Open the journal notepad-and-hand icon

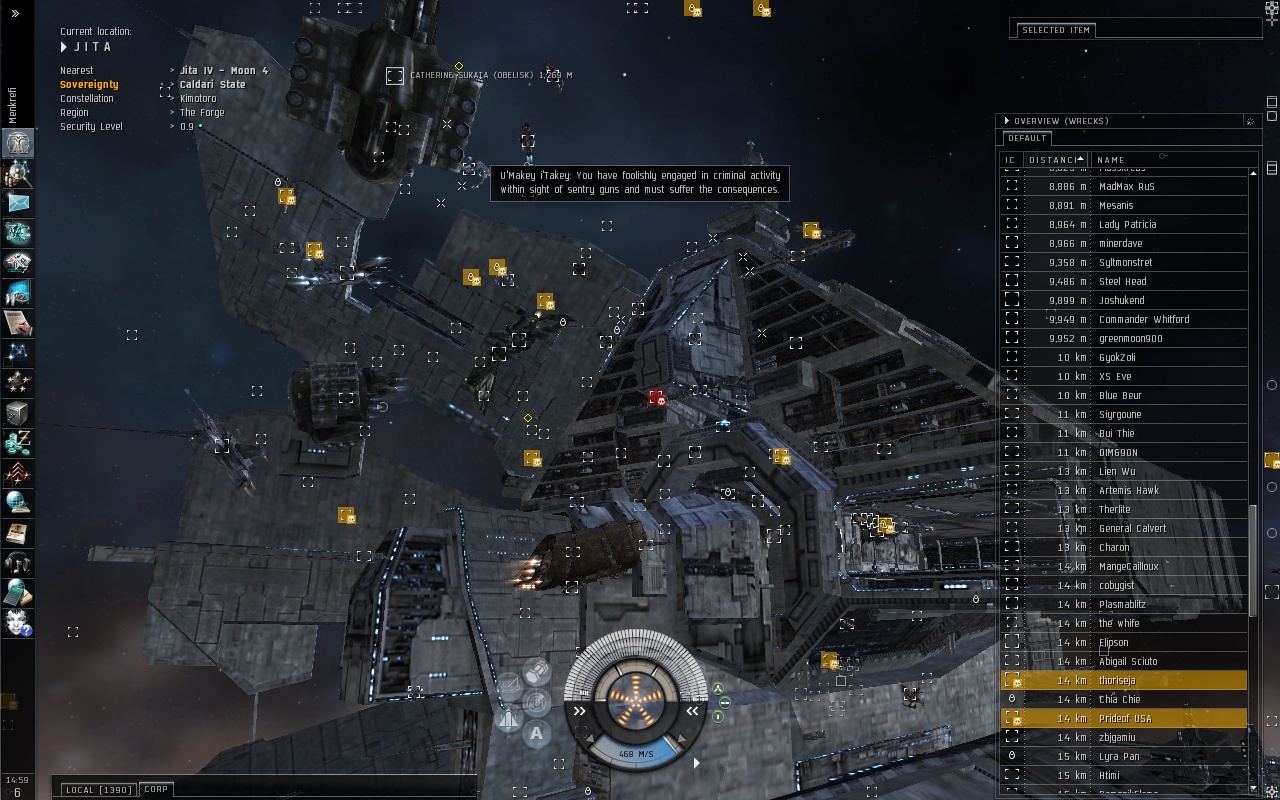[x=17, y=323]
